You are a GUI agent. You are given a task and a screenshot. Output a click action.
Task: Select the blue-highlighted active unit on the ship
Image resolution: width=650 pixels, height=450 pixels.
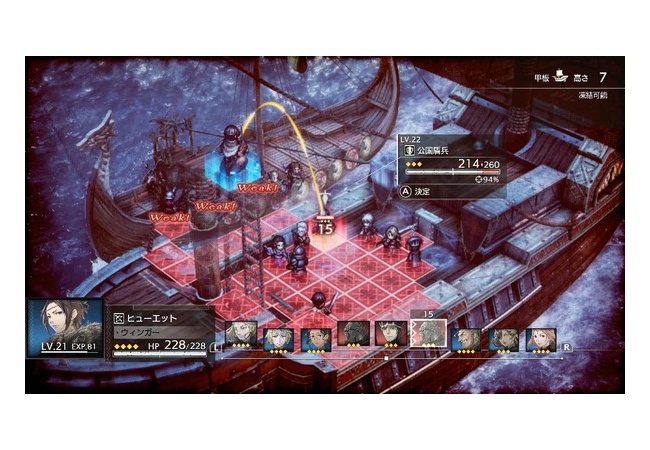tap(230, 149)
